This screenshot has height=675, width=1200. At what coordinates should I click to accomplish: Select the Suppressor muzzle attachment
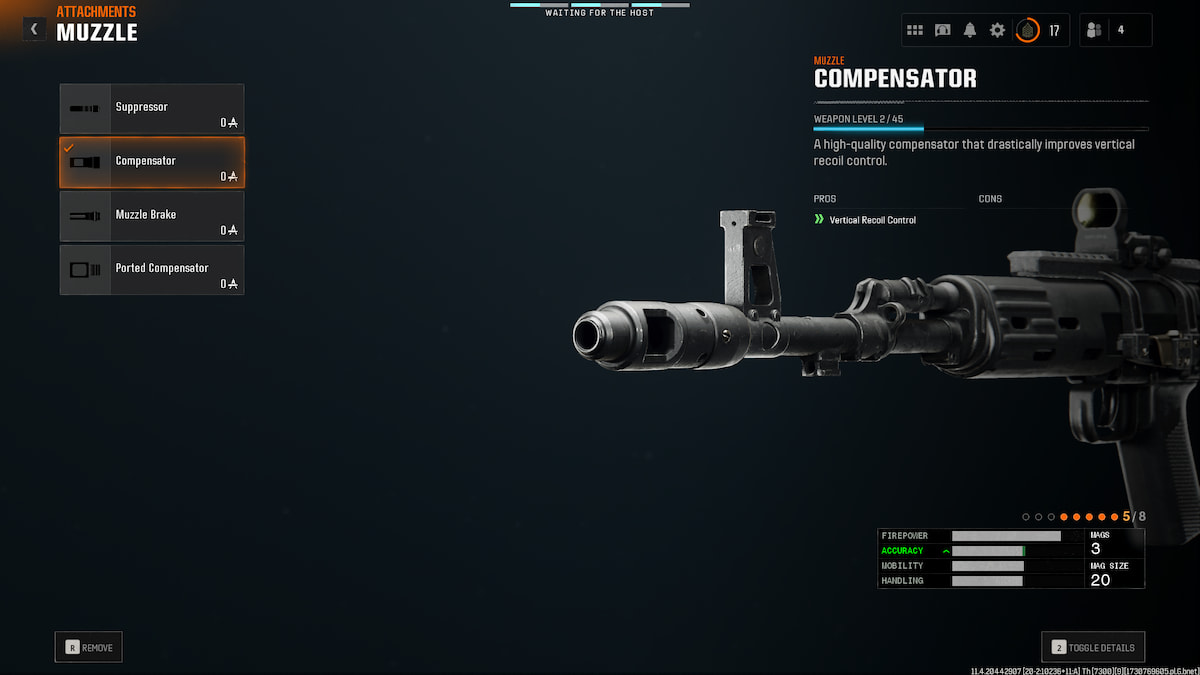click(152, 108)
